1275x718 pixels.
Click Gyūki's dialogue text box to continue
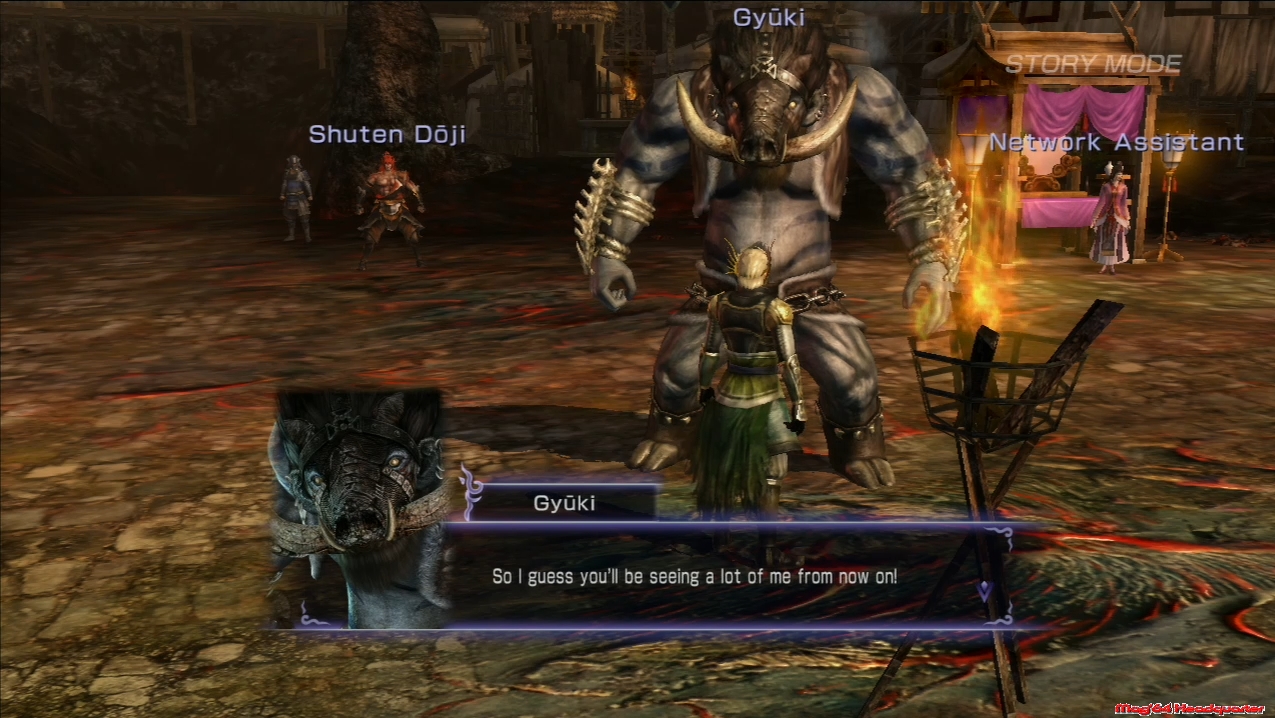pyautogui.click(x=695, y=577)
